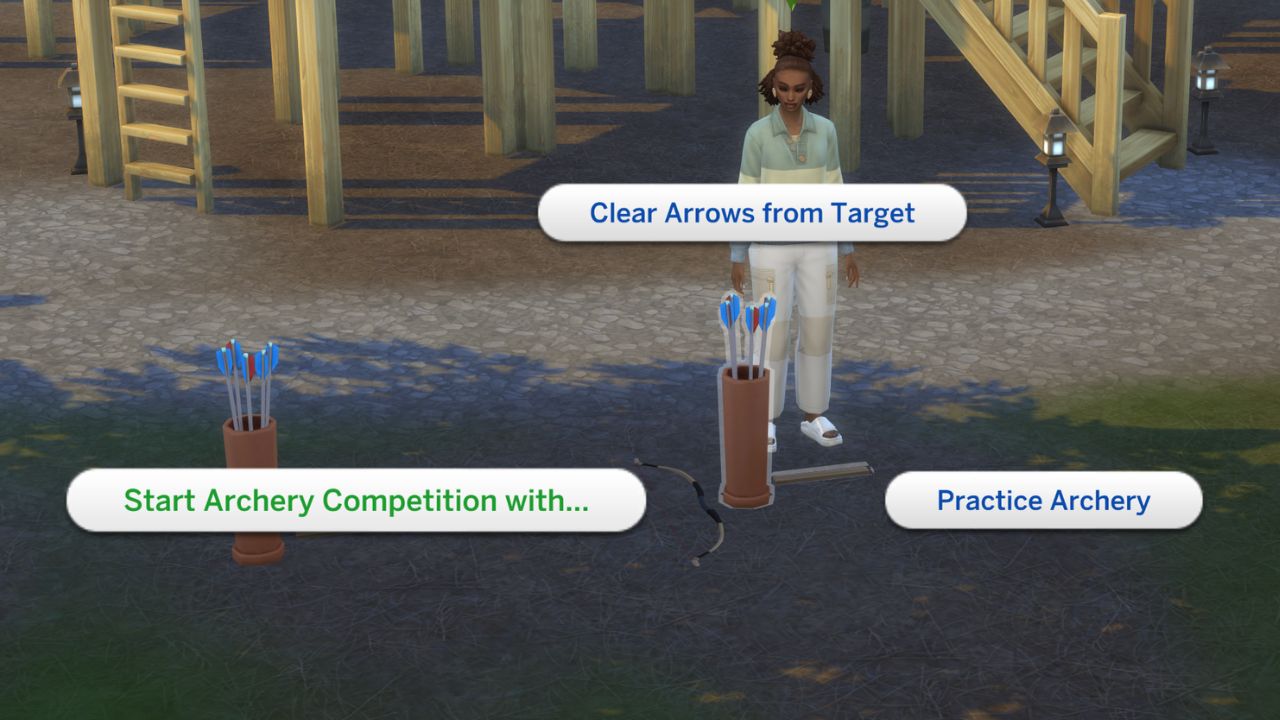Screen dimensions: 1280x720
Task: Click the wooden rail beside the quiver
Action: coord(820,470)
